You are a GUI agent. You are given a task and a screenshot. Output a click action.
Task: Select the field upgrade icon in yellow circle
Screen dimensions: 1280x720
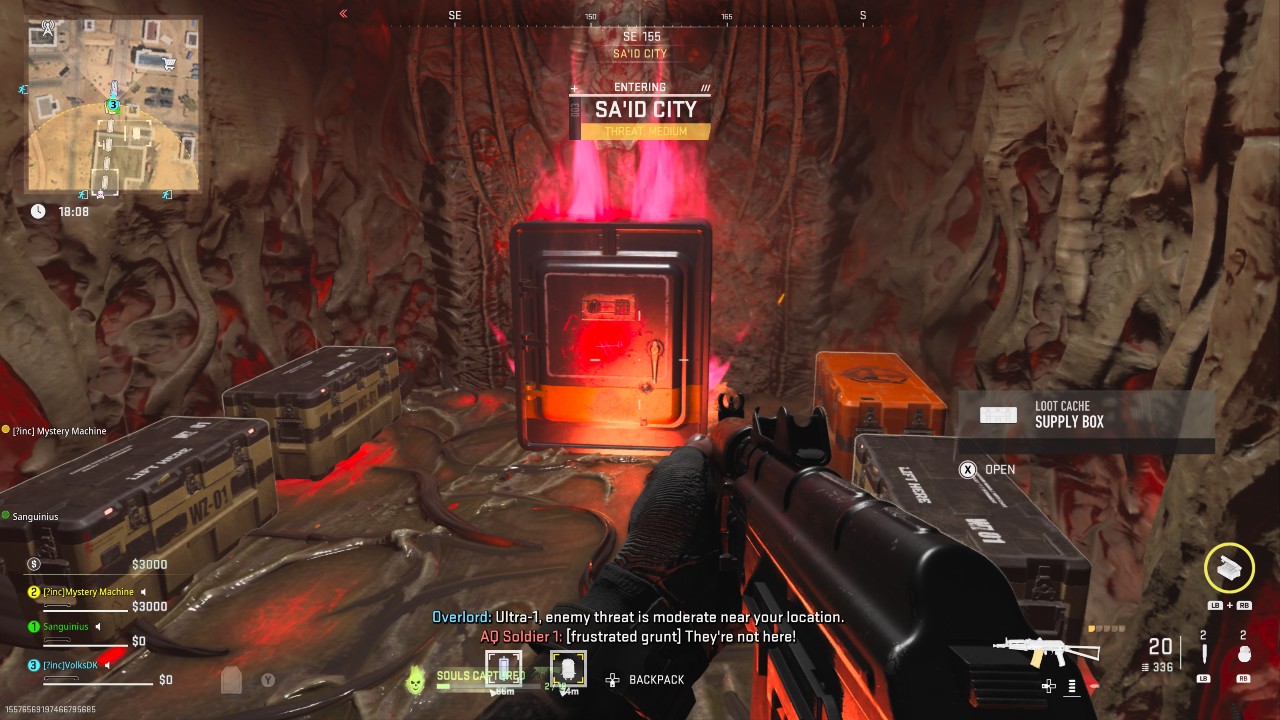[1228, 568]
